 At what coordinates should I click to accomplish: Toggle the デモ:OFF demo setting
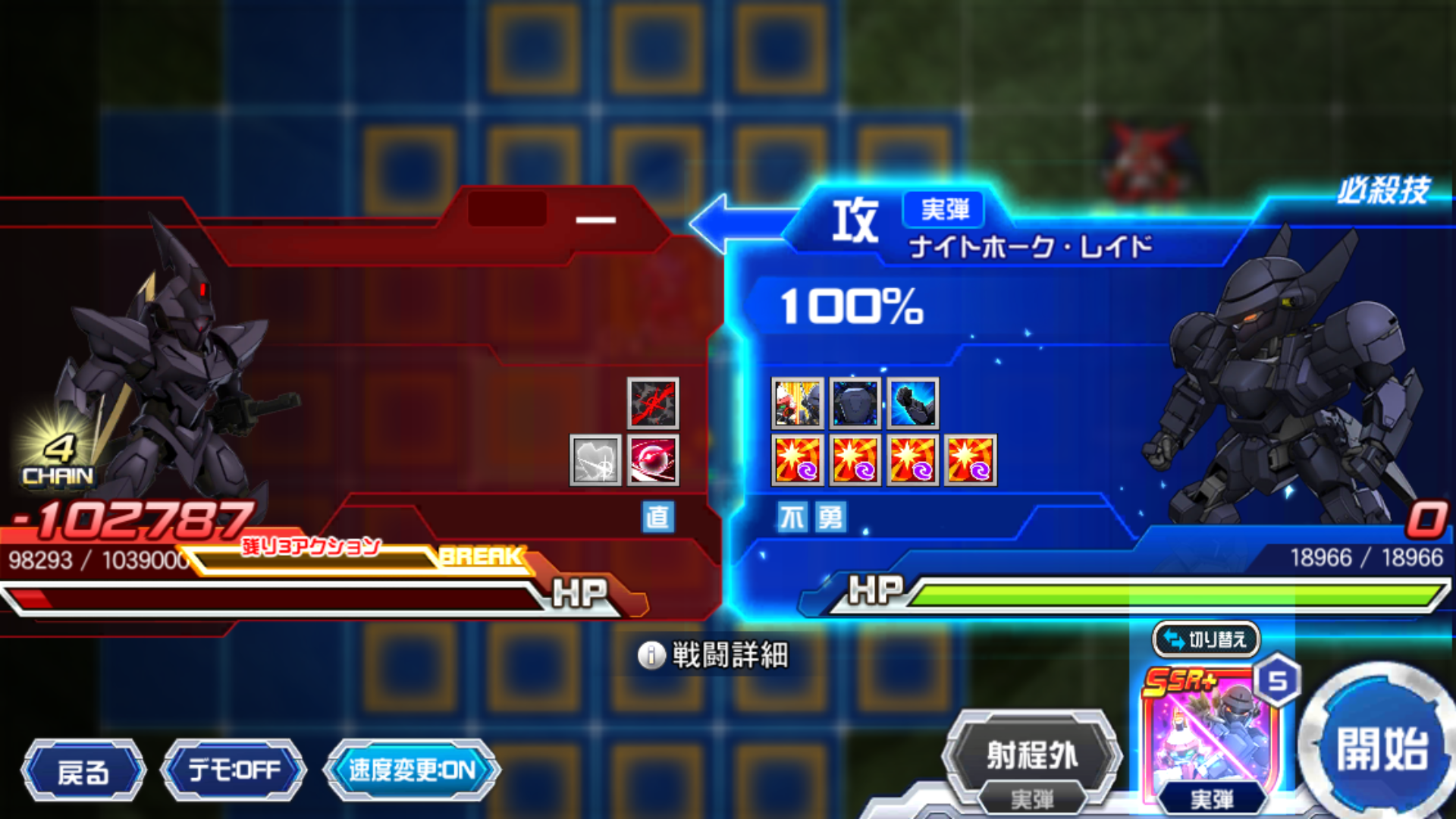point(234,770)
